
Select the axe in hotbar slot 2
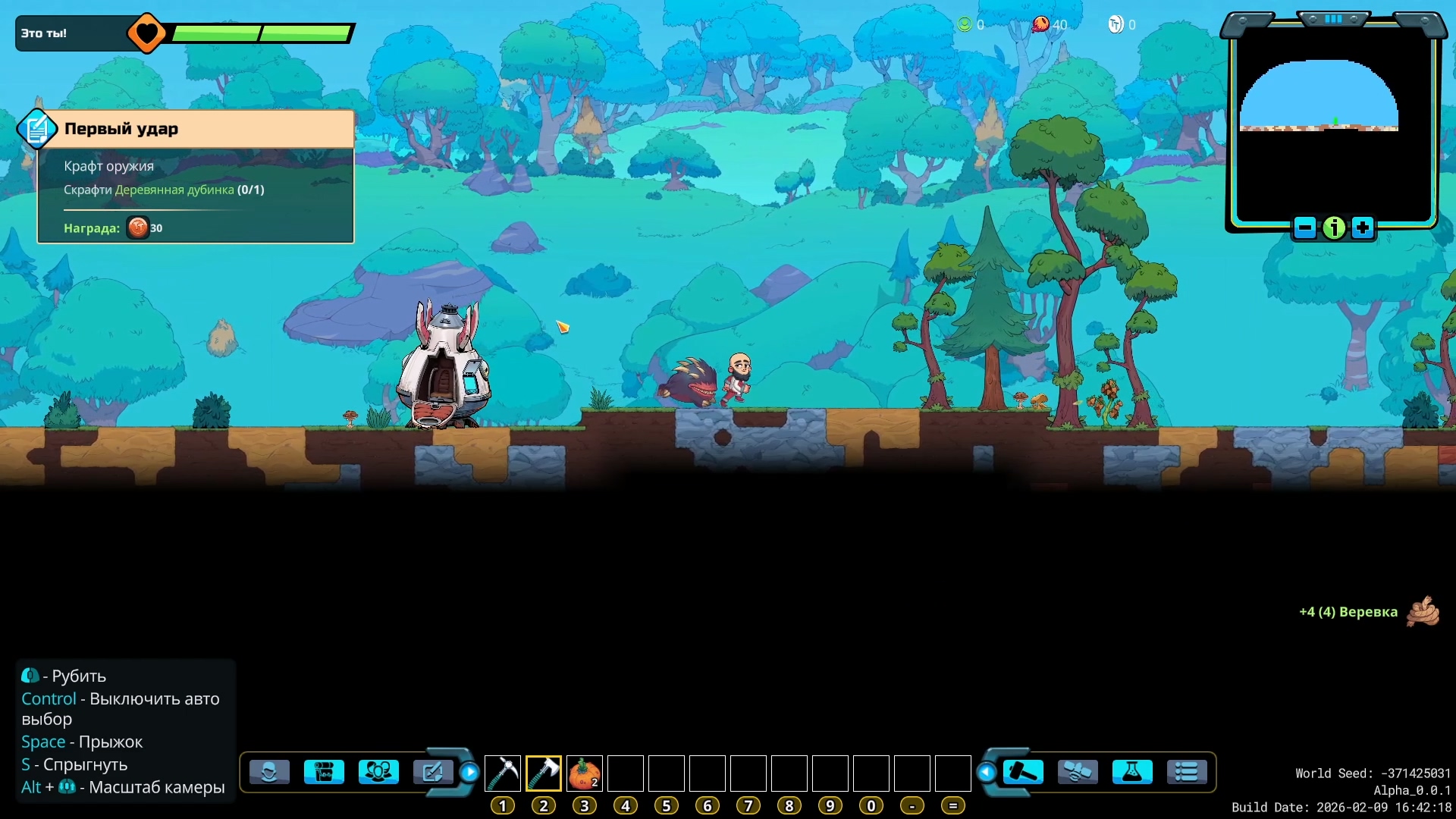pos(544,773)
